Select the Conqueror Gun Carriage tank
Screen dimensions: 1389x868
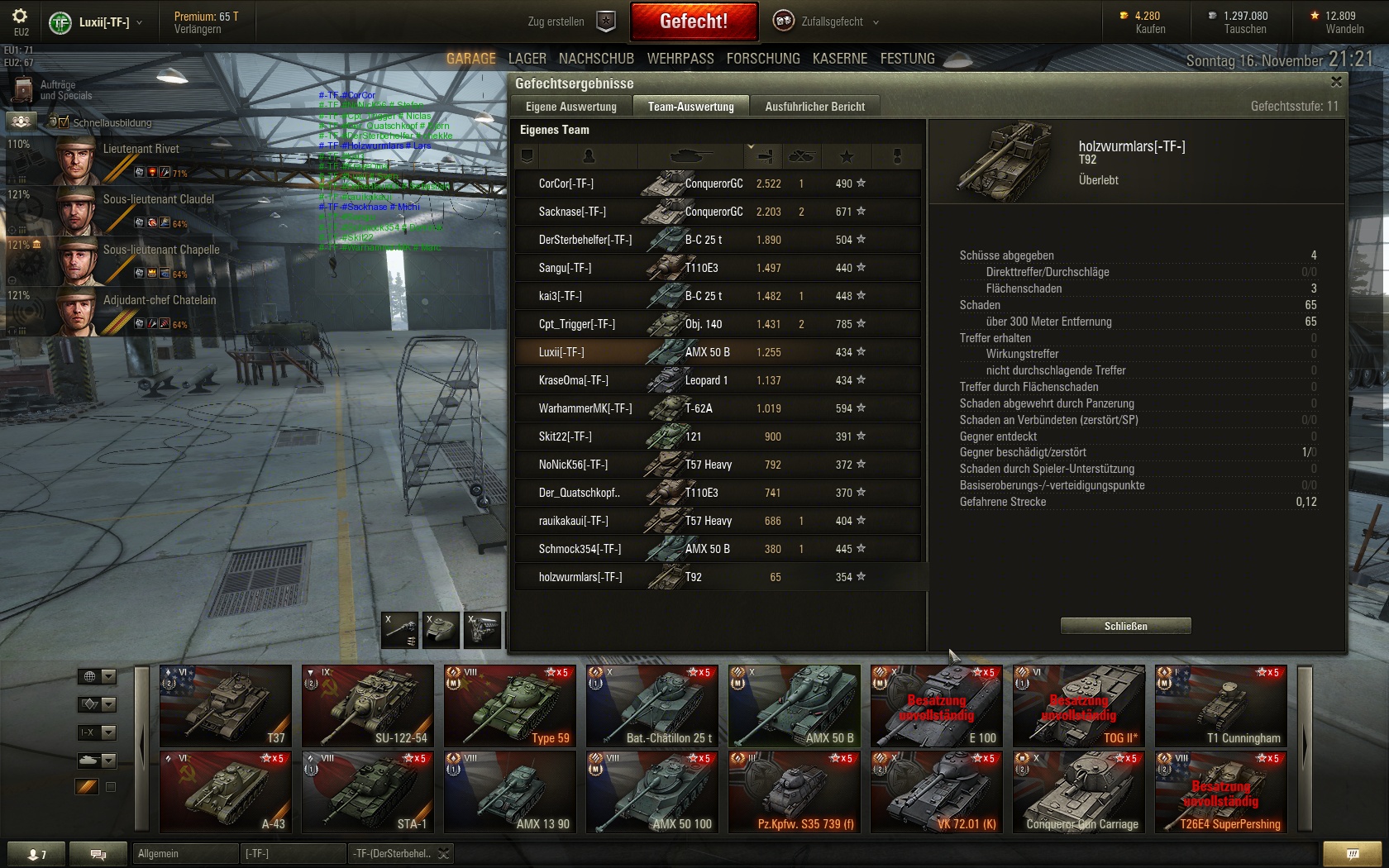click(x=1078, y=792)
